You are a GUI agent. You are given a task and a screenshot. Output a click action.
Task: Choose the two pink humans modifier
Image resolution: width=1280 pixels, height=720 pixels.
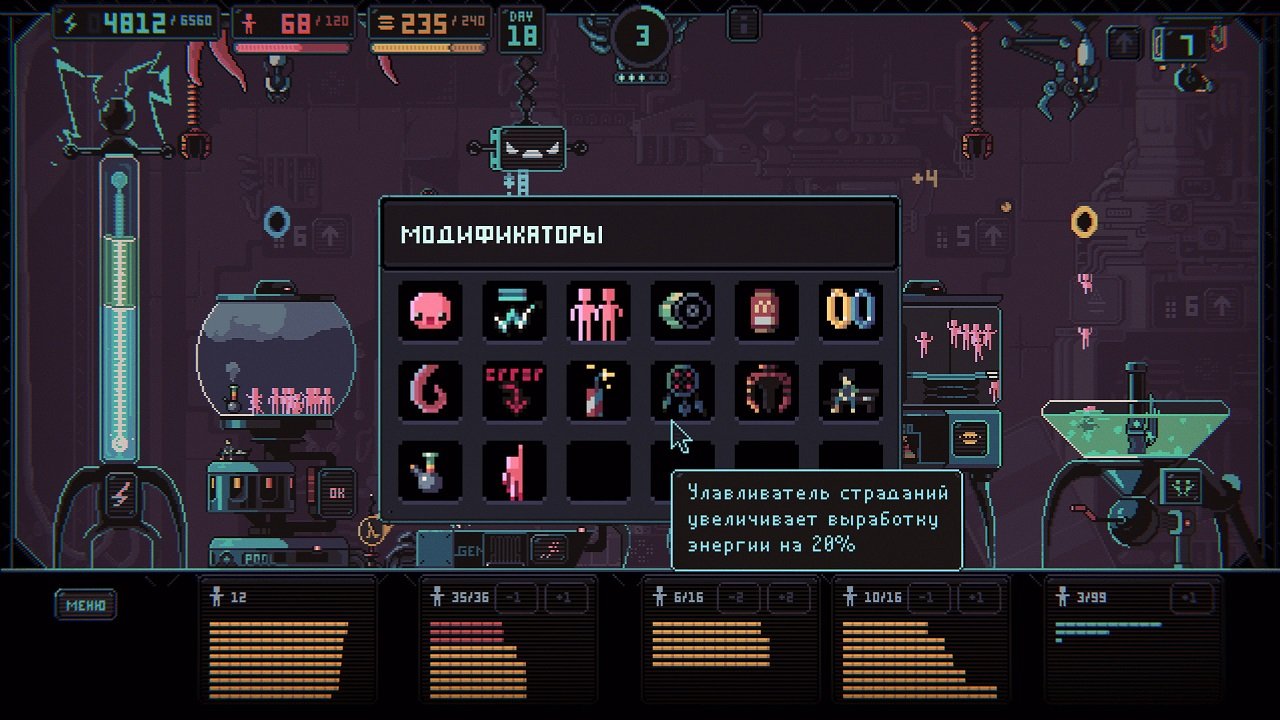pos(598,311)
